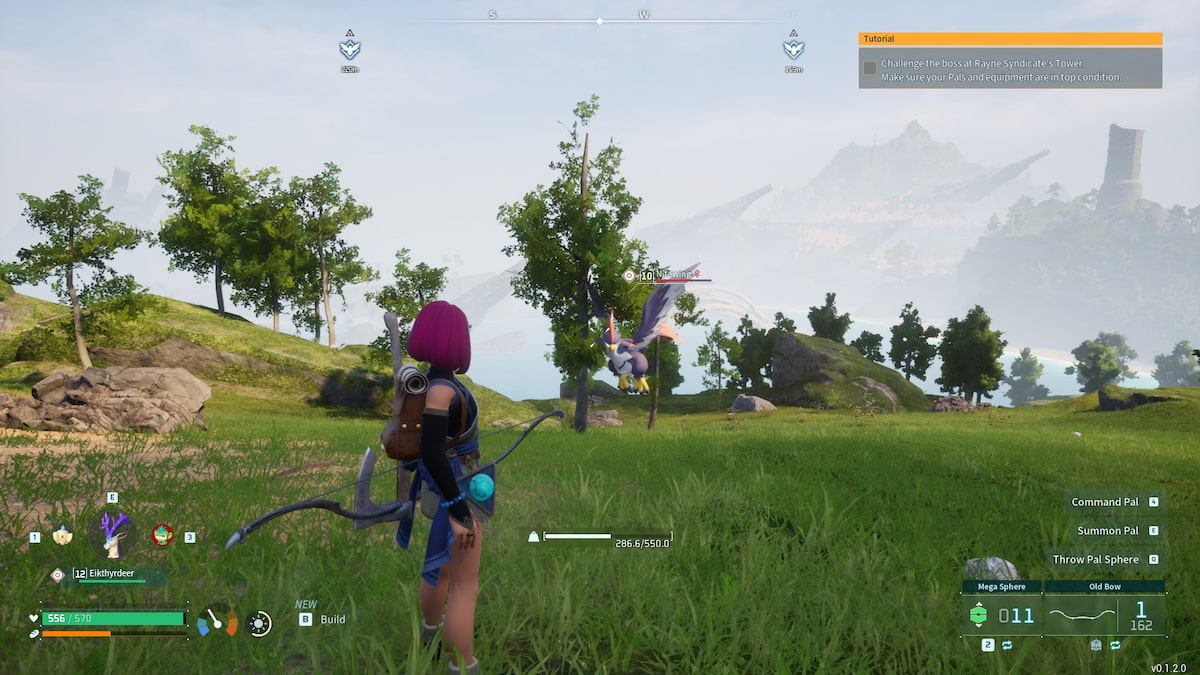The image size is (1200, 675).
Task: Click the temperature gauge dial
Action: pos(218,622)
